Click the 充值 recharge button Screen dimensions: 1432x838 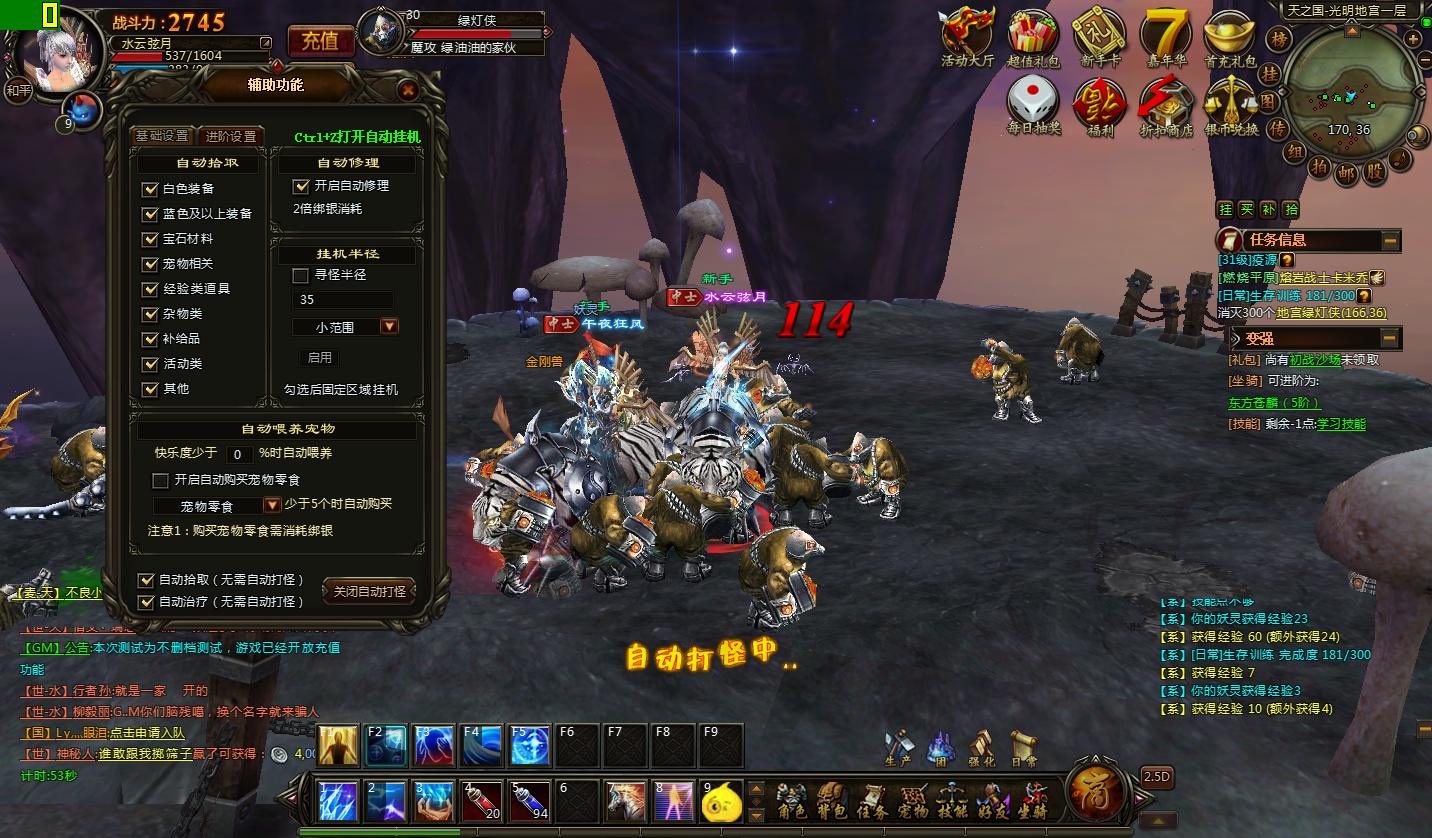pos(320,41)
